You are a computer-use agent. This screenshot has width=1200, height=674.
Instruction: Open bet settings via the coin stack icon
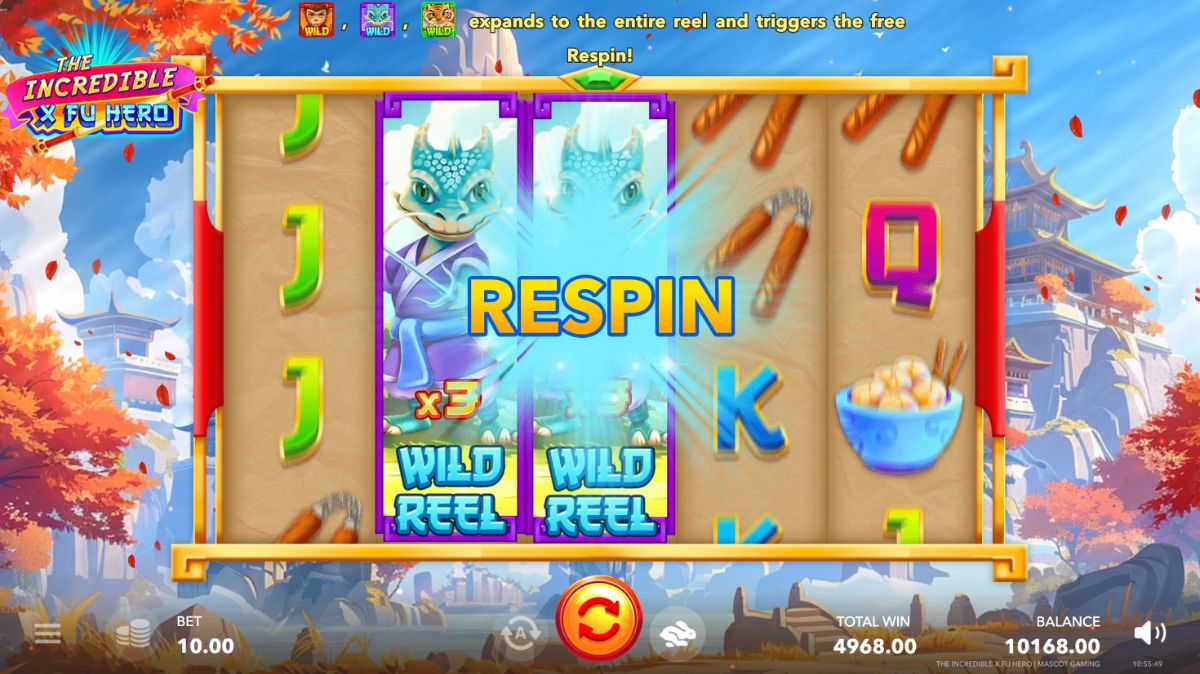[134, 633]
